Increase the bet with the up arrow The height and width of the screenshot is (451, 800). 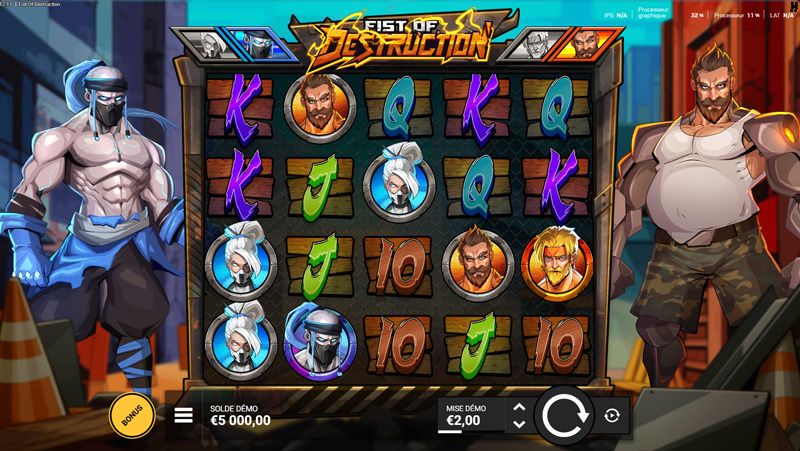coord(519,407)
